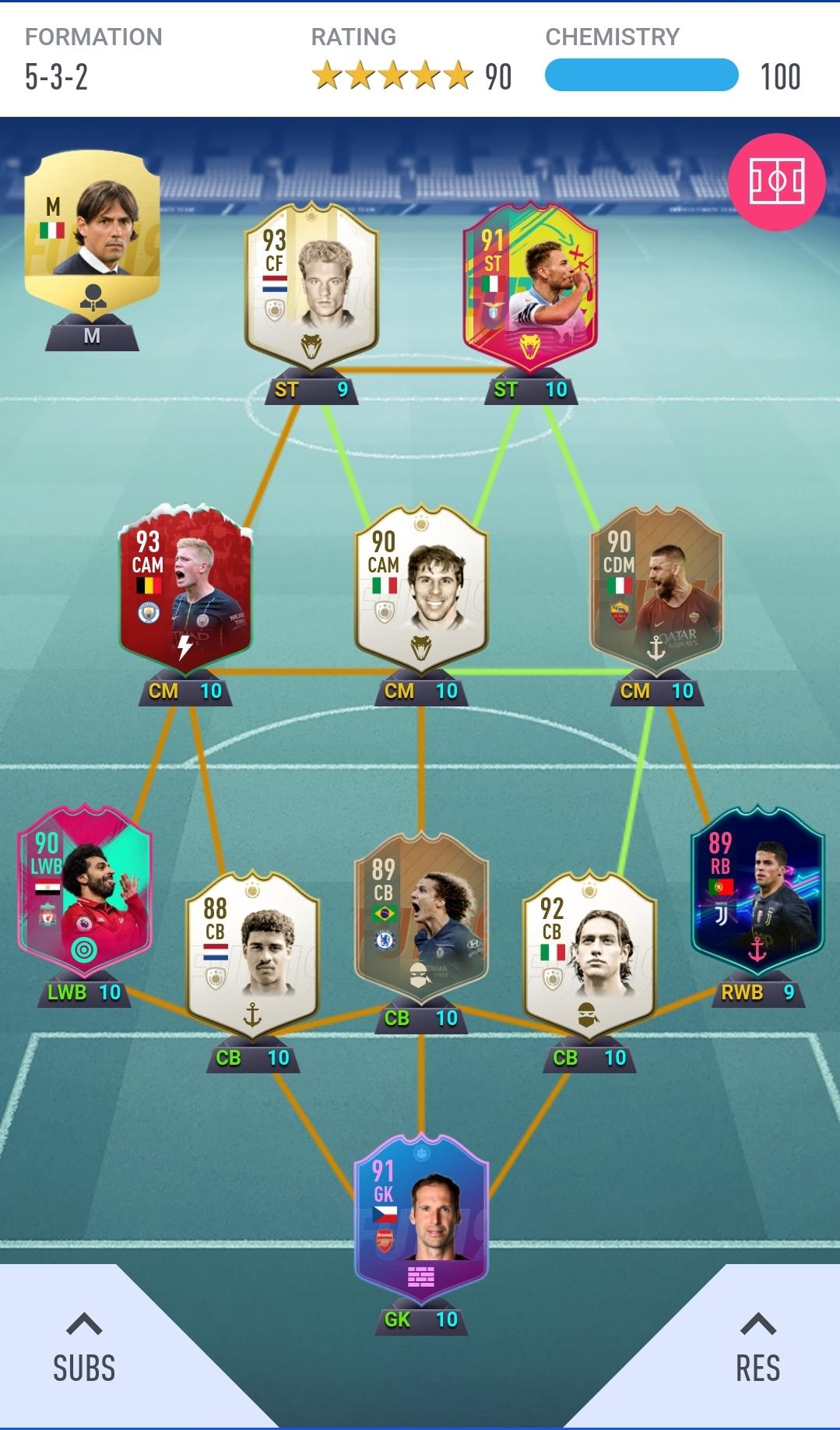840x1430 pixels.
Task: Open the pink pitch formation button
Action: (x=776, y=181)
